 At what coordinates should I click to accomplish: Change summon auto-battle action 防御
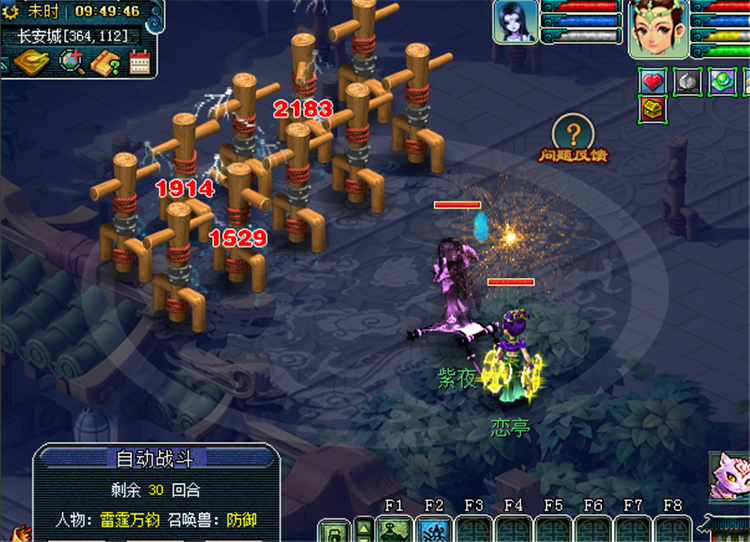tap(241, 520)
